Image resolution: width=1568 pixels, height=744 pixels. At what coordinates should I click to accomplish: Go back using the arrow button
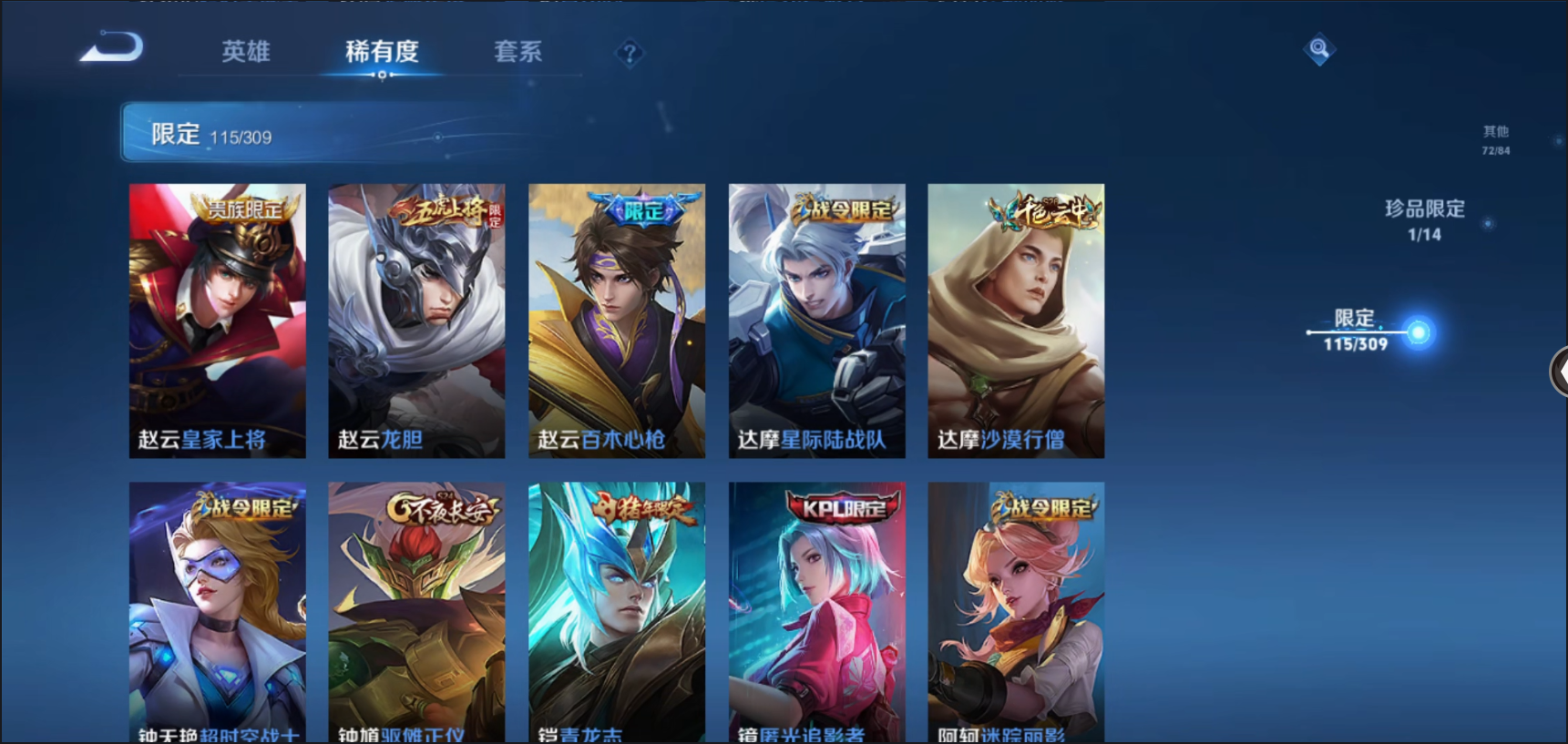click(x=112, y=48)
